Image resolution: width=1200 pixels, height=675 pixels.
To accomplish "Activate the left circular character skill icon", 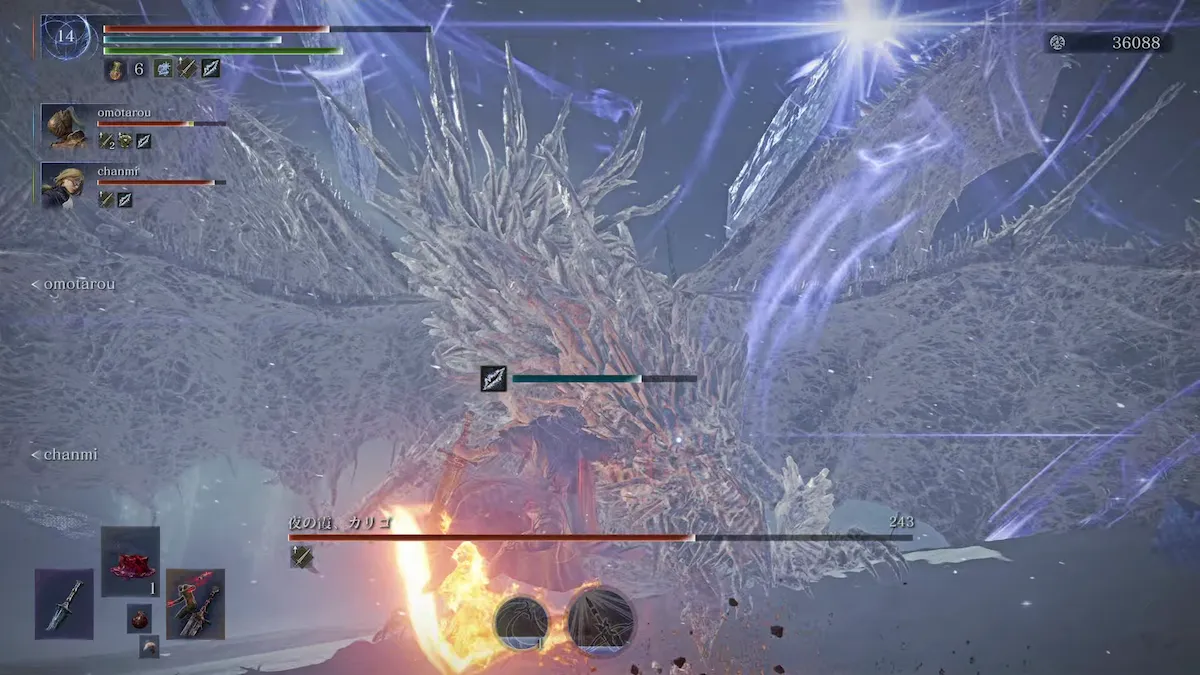I will pos(521,621).
